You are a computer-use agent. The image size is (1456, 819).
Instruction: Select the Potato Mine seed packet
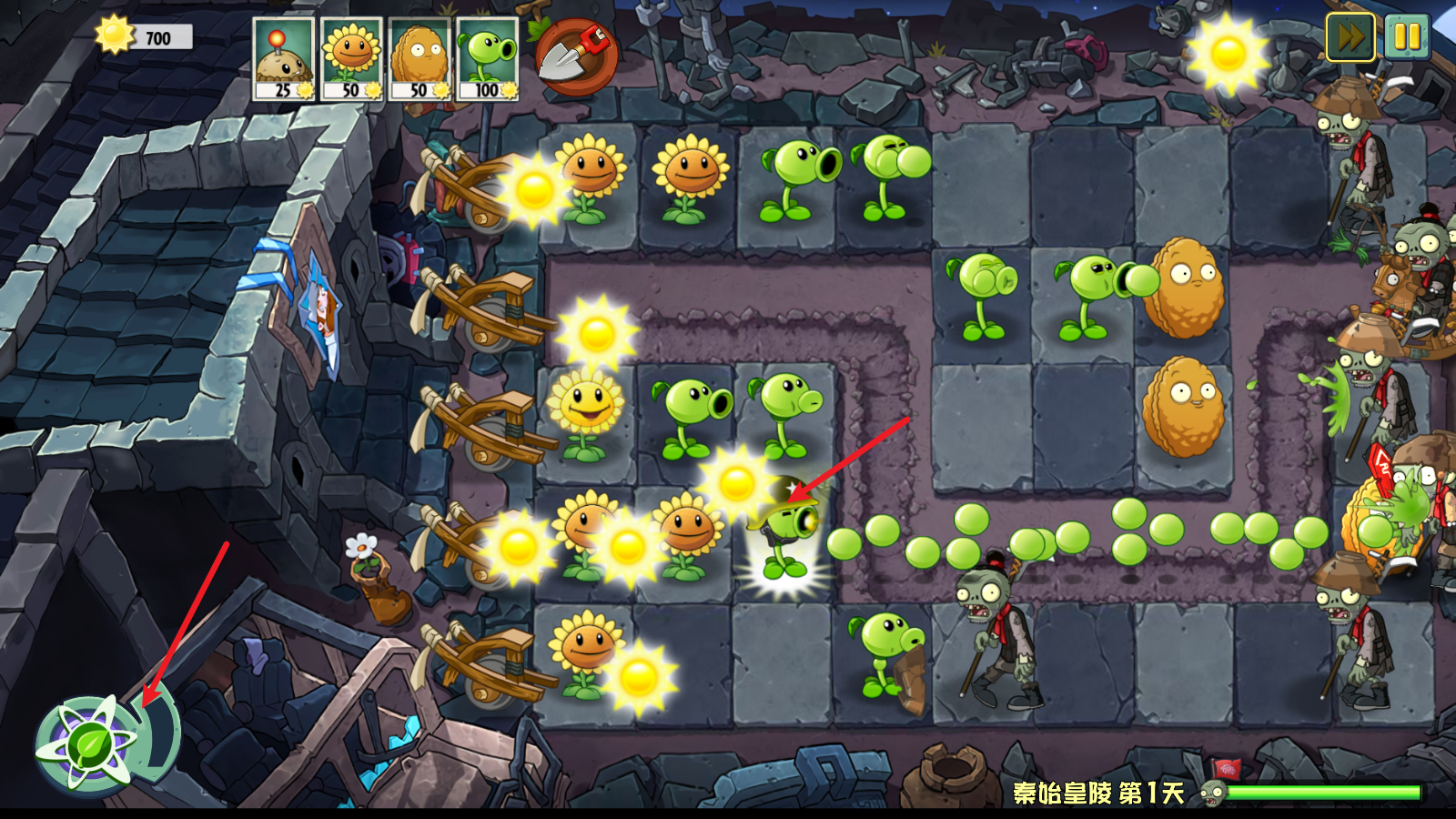point(284,58)
